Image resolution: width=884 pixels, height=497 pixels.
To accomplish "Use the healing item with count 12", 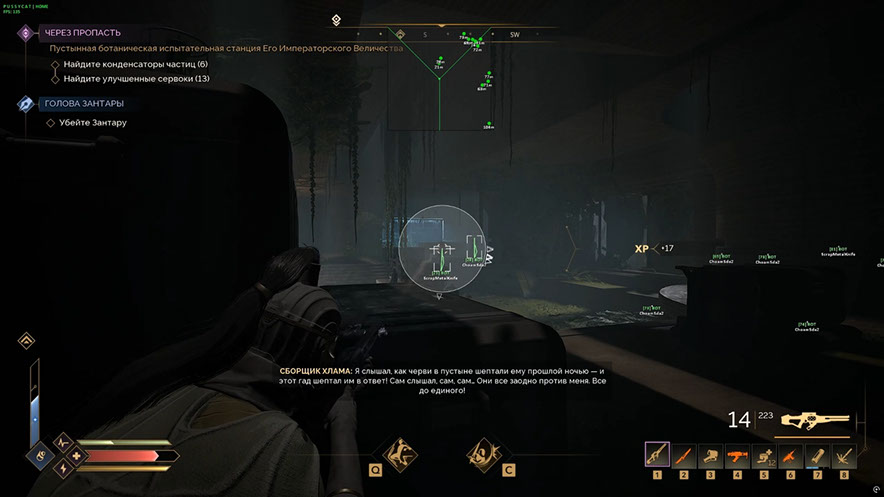I will (764, 455).
